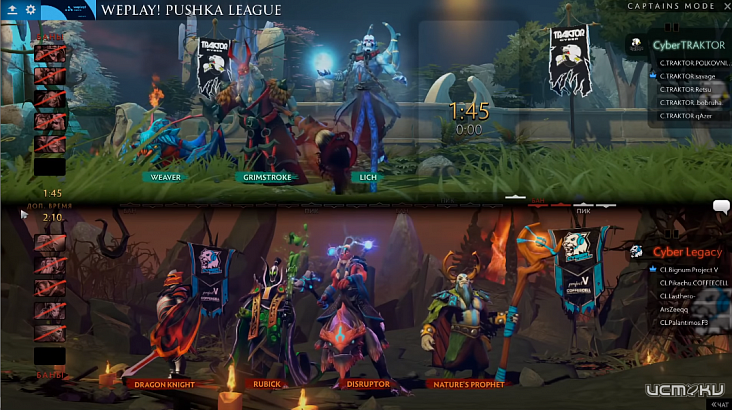
Task: Select player C.TRAKTOR.Retsu in roster
Action: (686, 89)
